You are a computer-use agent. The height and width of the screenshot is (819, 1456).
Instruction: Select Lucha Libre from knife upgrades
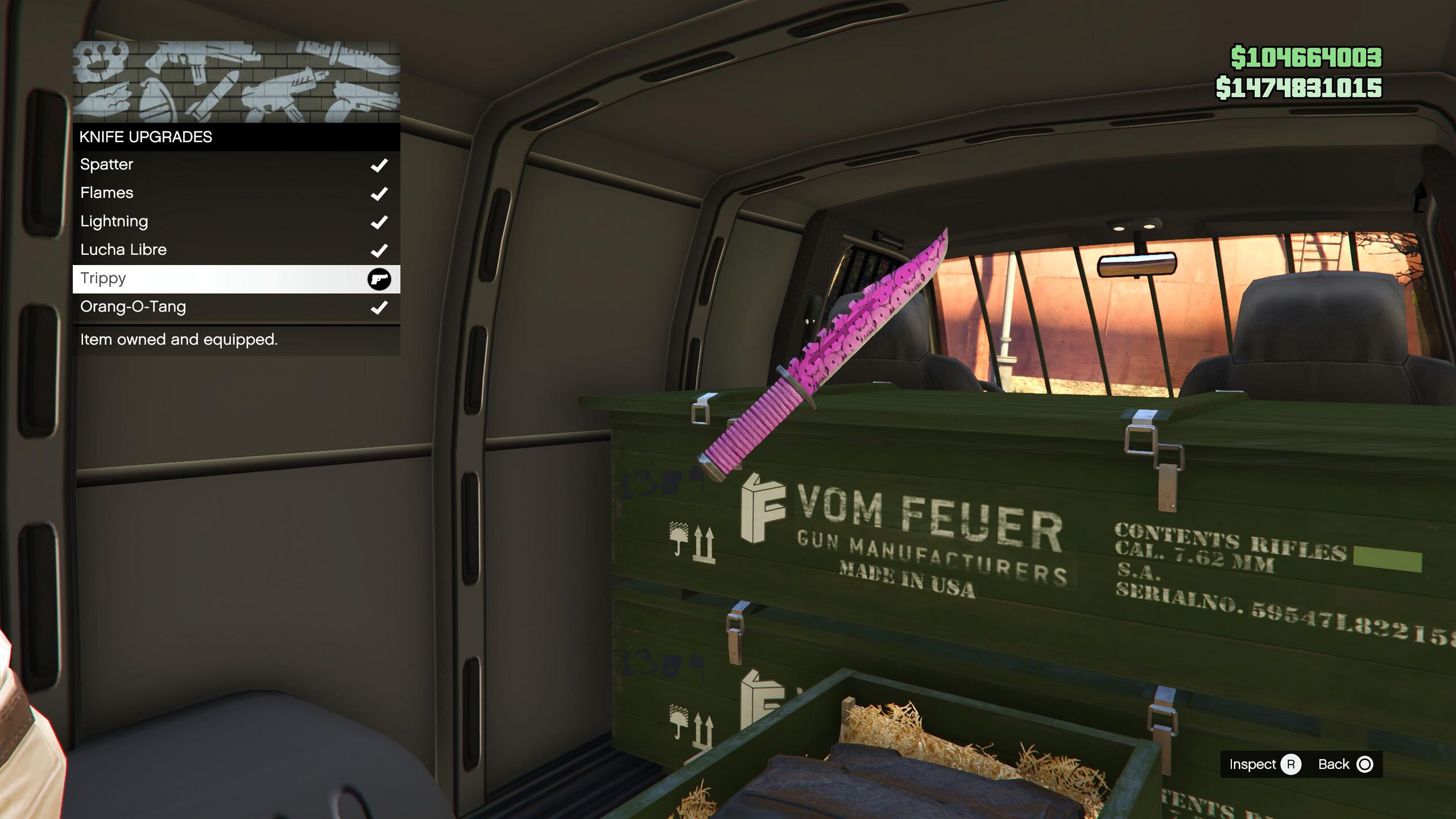coord(236,250)
